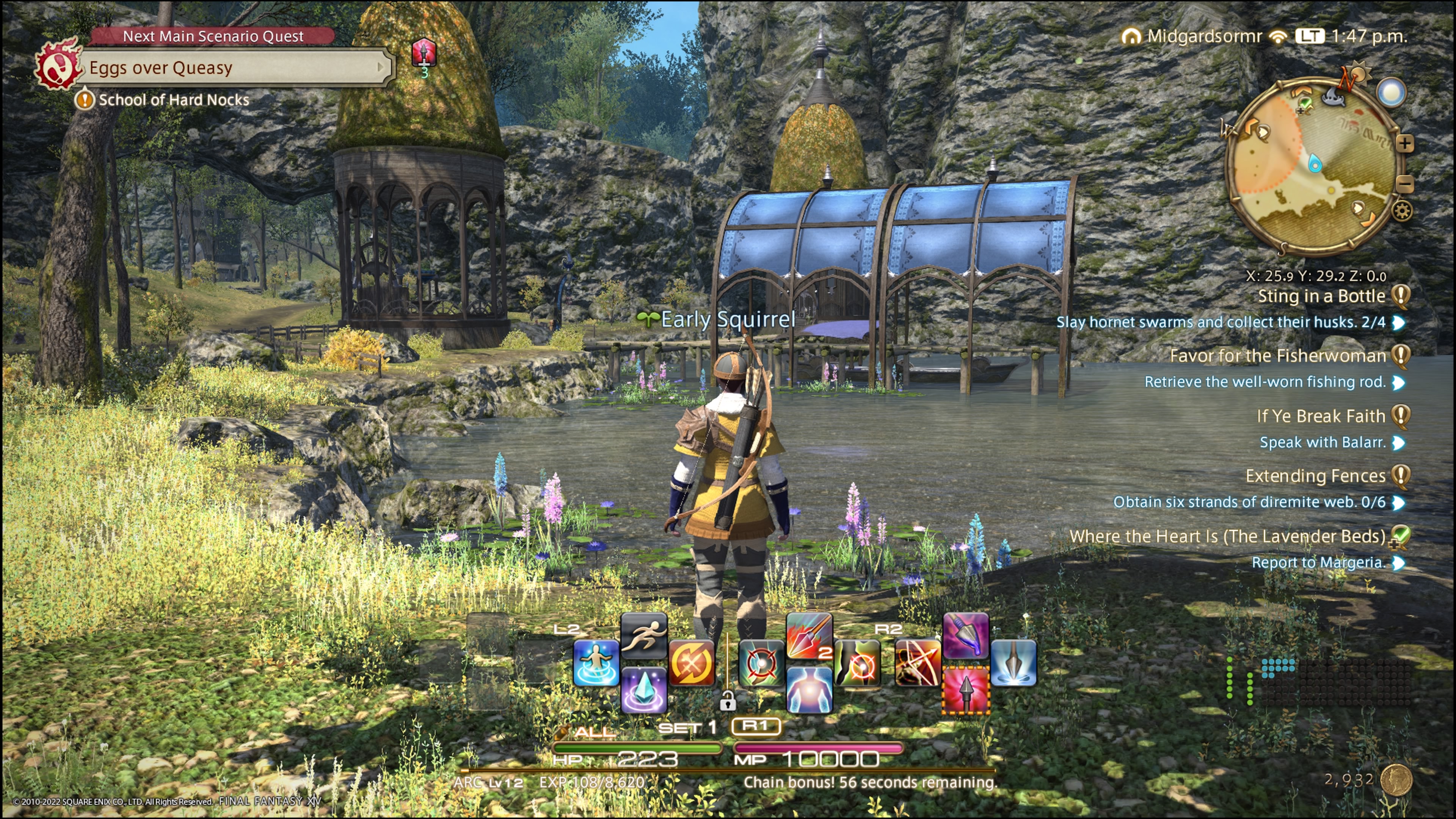Trigger the orange crossed-swords limit break icon
The height and width of the screenshot is (819, 1456).
click(691, 663)
